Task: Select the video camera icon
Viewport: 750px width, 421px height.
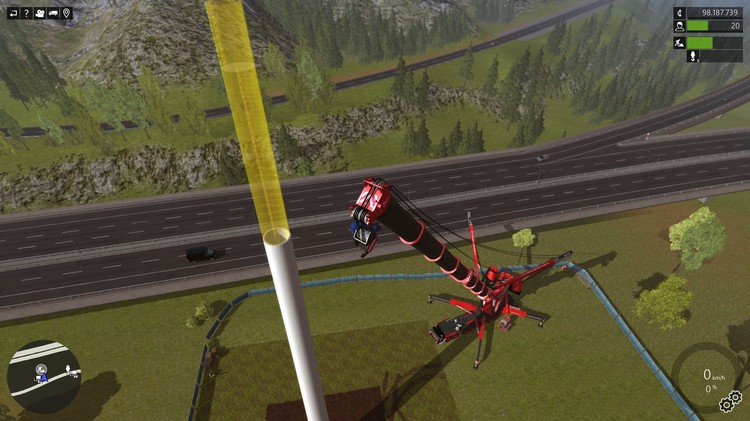Action: tap(39, 13)
